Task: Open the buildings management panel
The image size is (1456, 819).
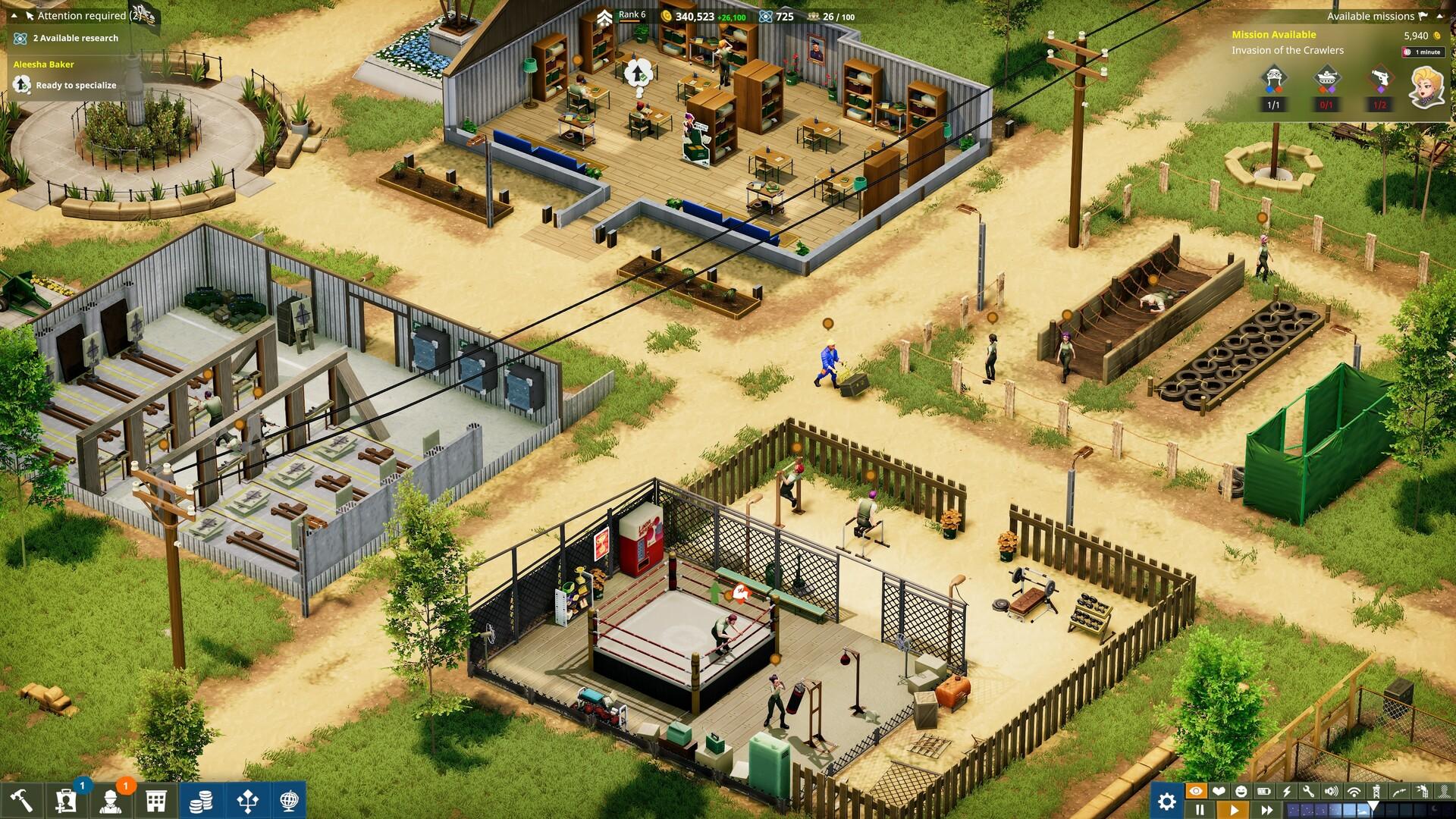Action: 156,801
